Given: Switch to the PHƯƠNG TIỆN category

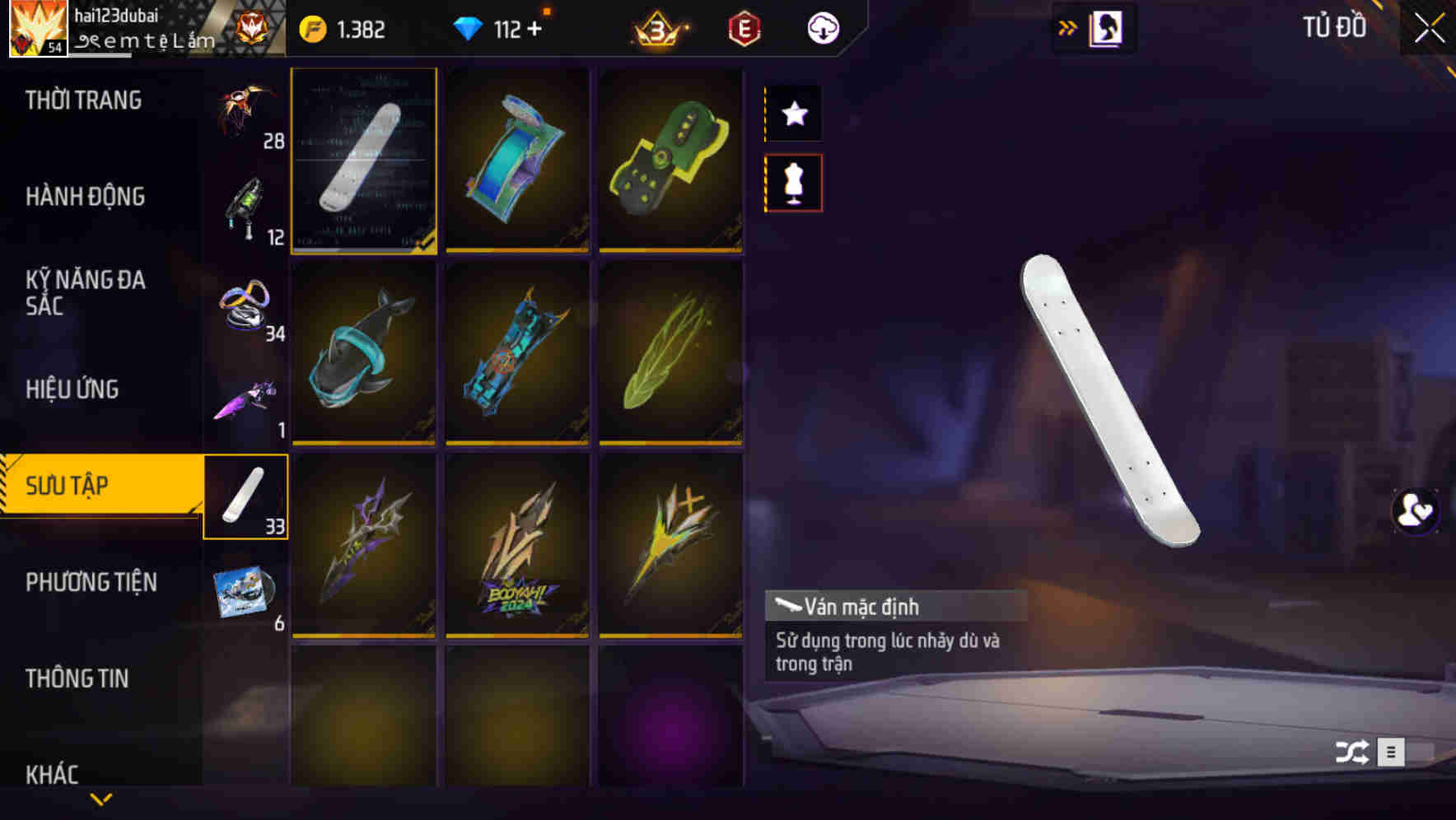Looking at the screenshot, I should tap(91, 581).
